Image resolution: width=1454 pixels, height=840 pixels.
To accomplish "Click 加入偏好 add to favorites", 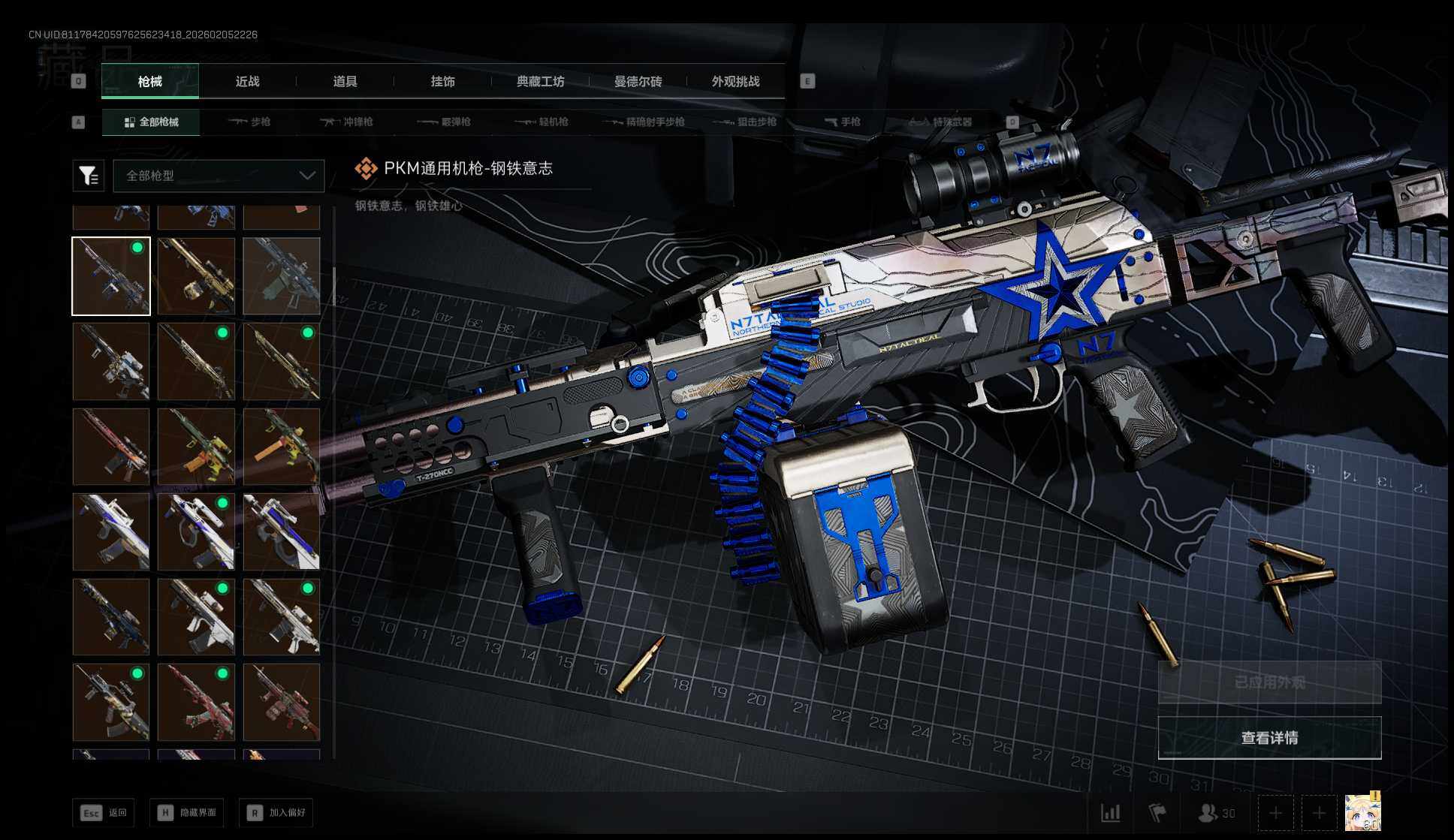I will (x=276, y=812).
